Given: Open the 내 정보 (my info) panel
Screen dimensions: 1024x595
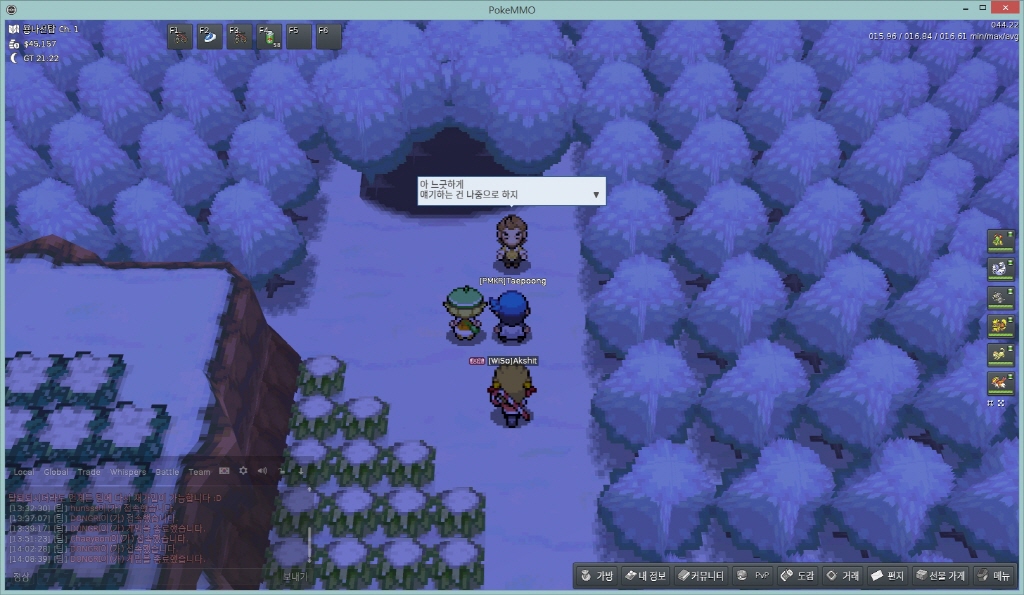Looking at the screenshot, I should (x=644, y=576).
